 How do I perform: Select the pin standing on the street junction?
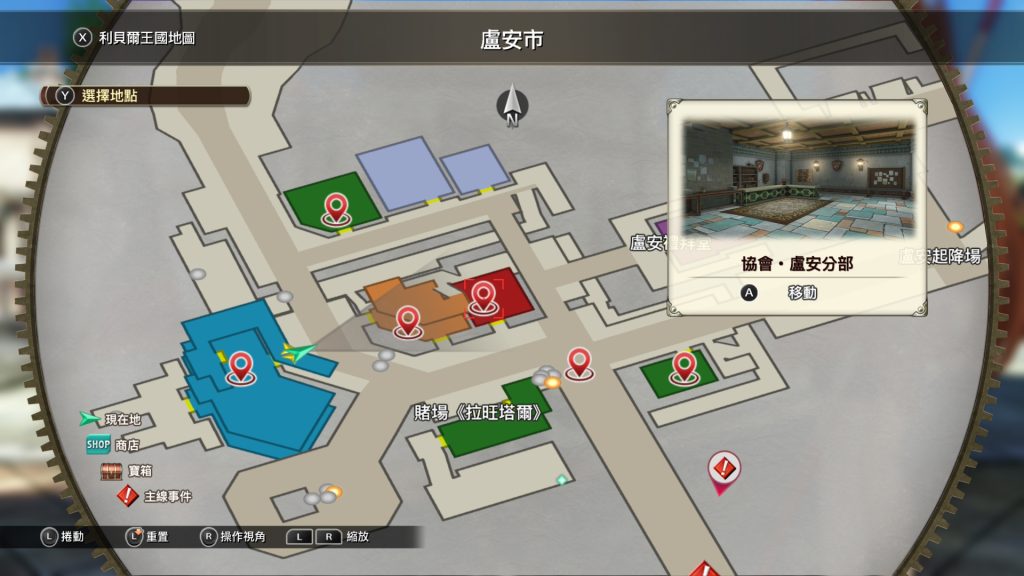click(x=579, y=362)
